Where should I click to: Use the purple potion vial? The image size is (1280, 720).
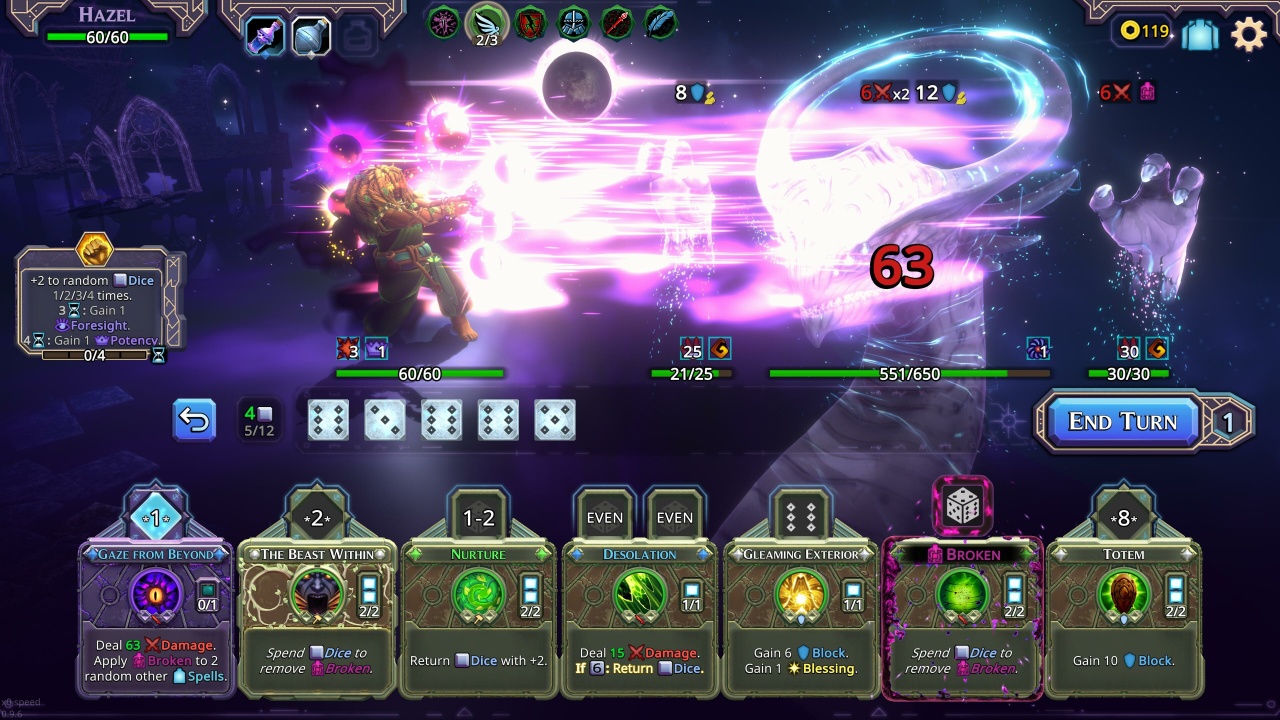coord(264,36)
